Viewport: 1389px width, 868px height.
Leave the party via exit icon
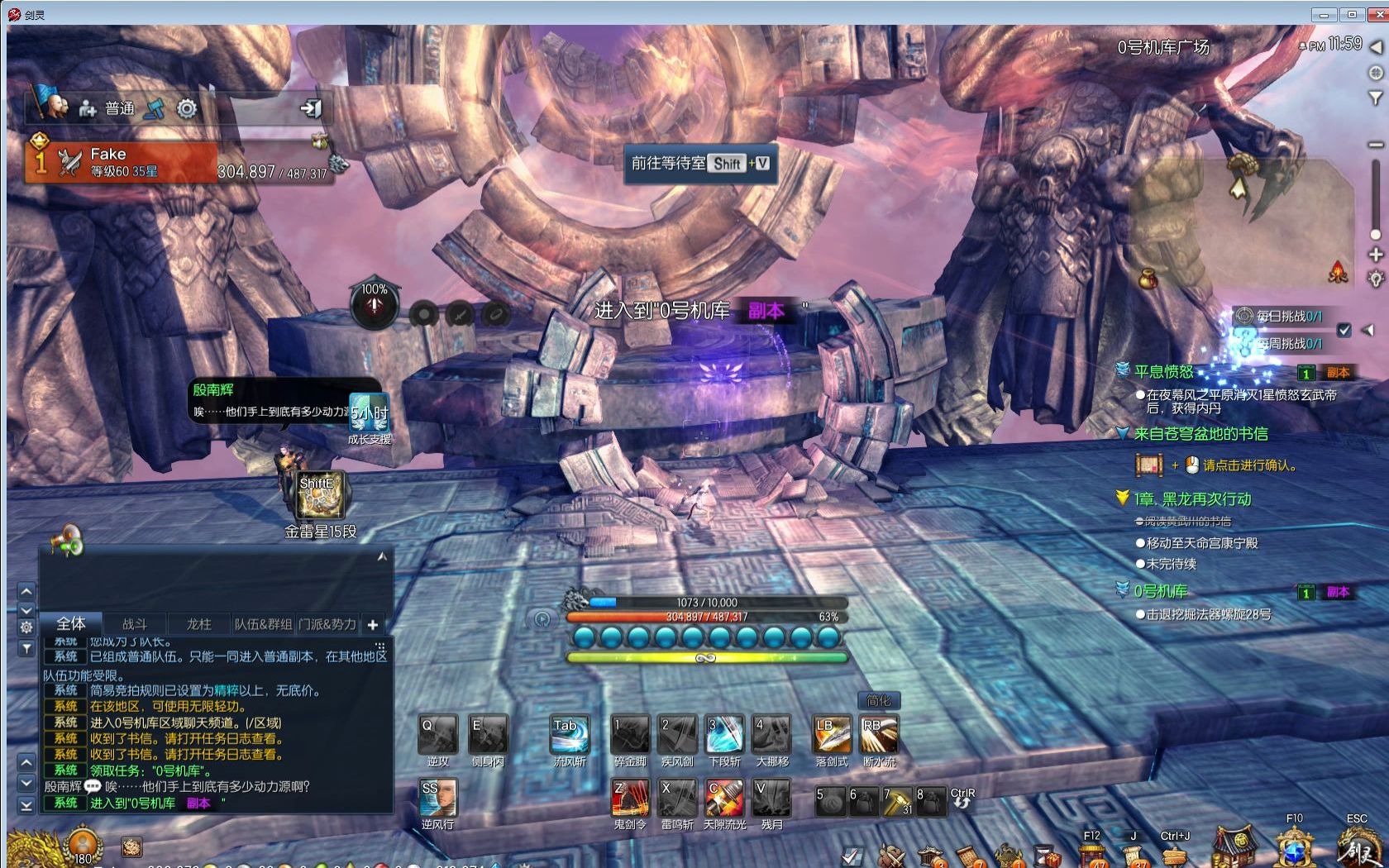(x=311, y=108)
